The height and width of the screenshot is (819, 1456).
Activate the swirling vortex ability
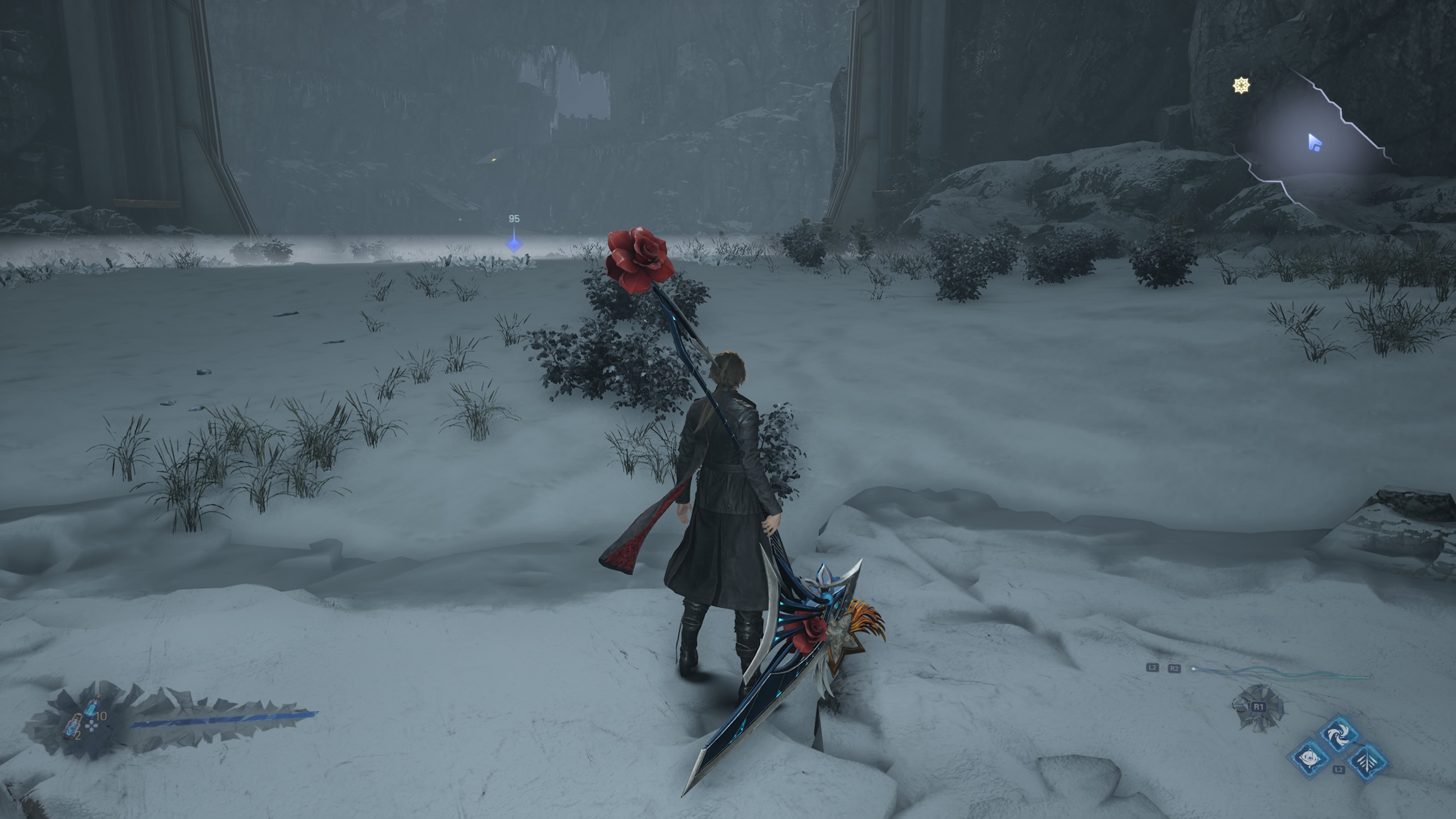(x=1338, y=734)
